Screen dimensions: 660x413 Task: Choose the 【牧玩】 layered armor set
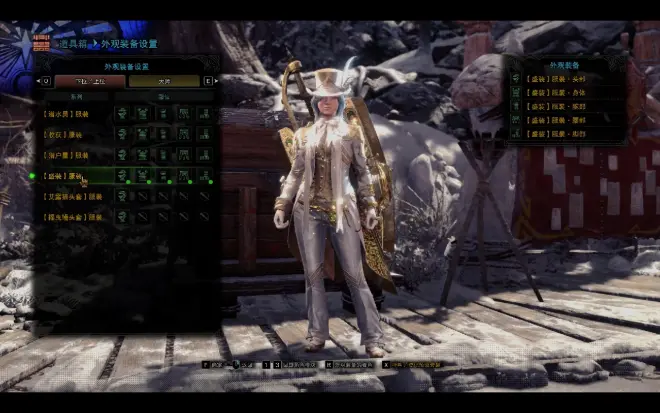point(72,134)
